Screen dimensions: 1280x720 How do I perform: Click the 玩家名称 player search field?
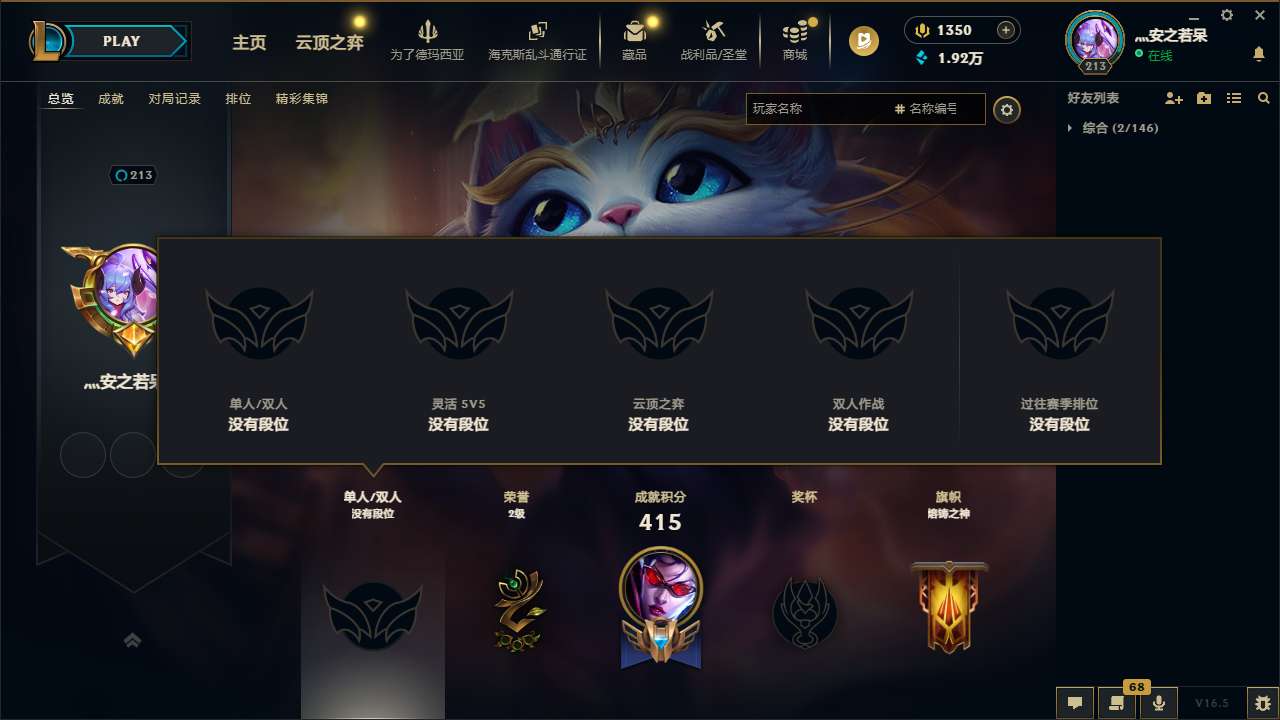[x=820, y=109]
